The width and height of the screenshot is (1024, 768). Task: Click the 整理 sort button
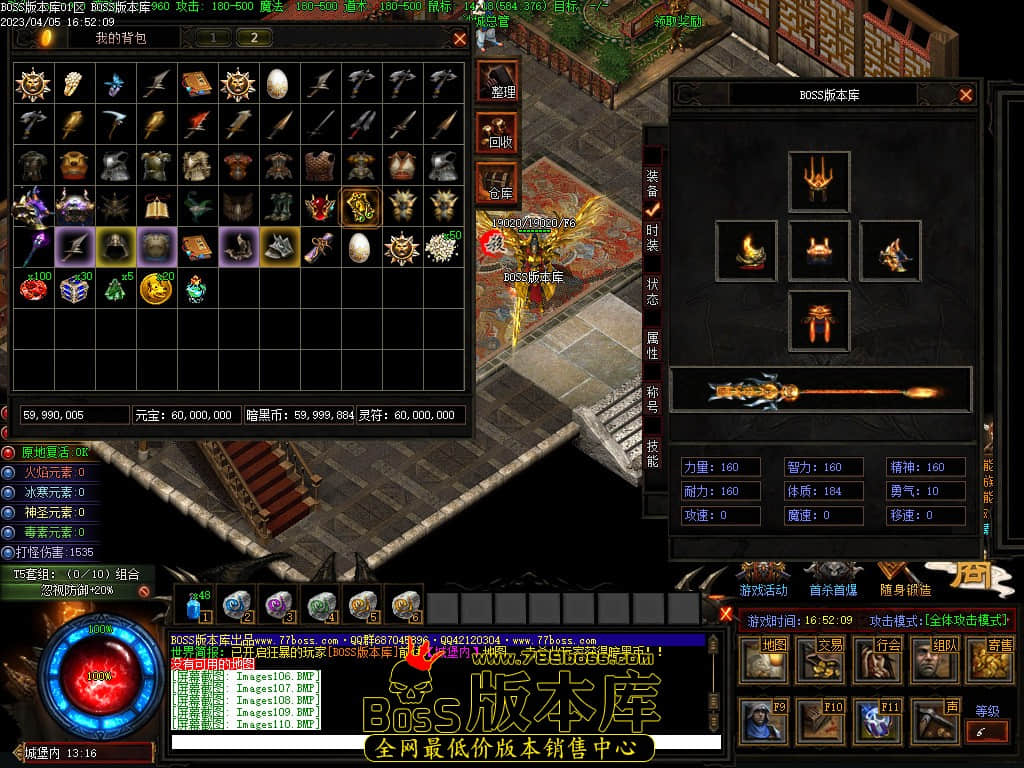[498, 81]
